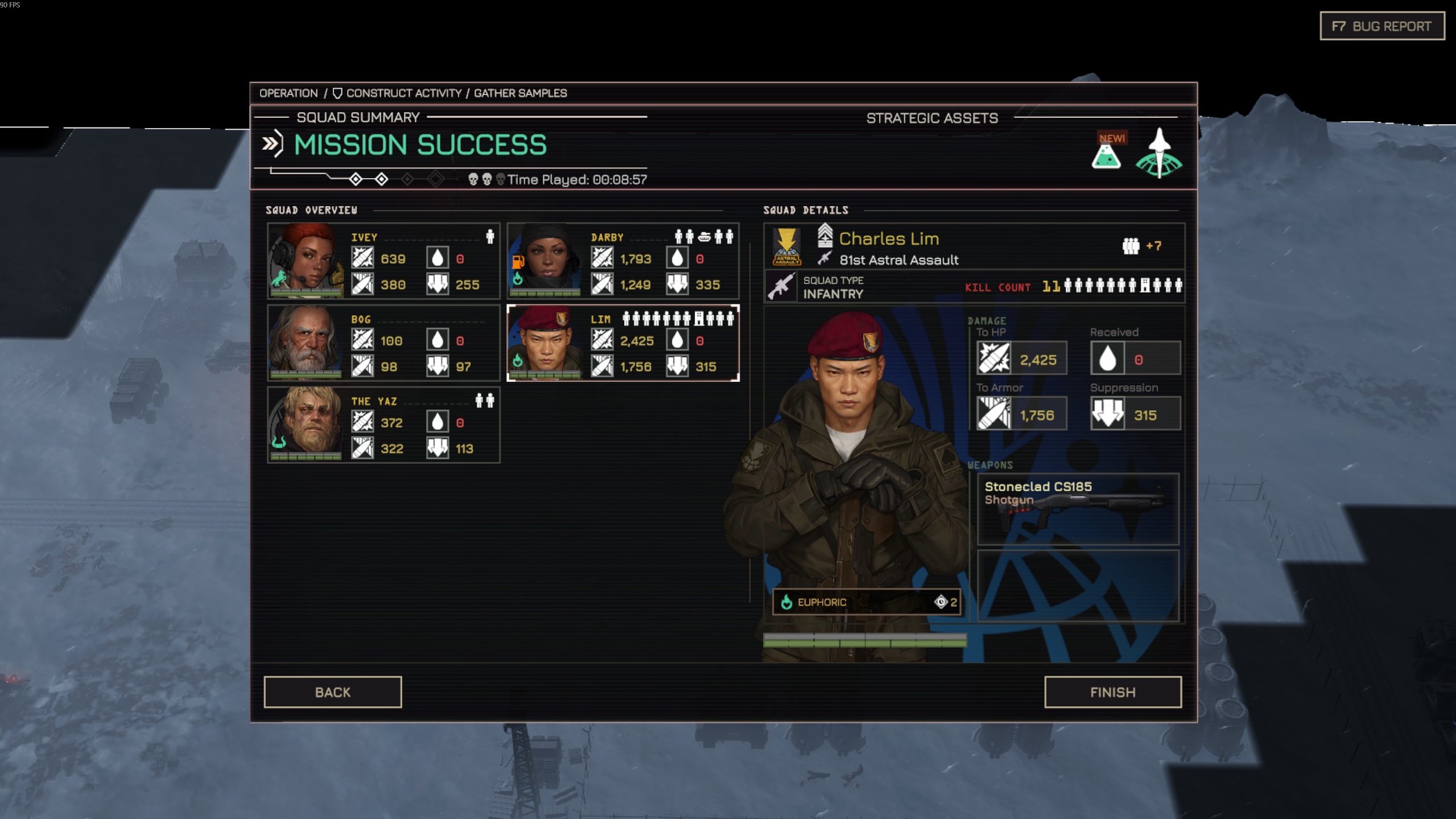
Task: Open the F7 Bug Report button
Action: [x=1381, y=26]
